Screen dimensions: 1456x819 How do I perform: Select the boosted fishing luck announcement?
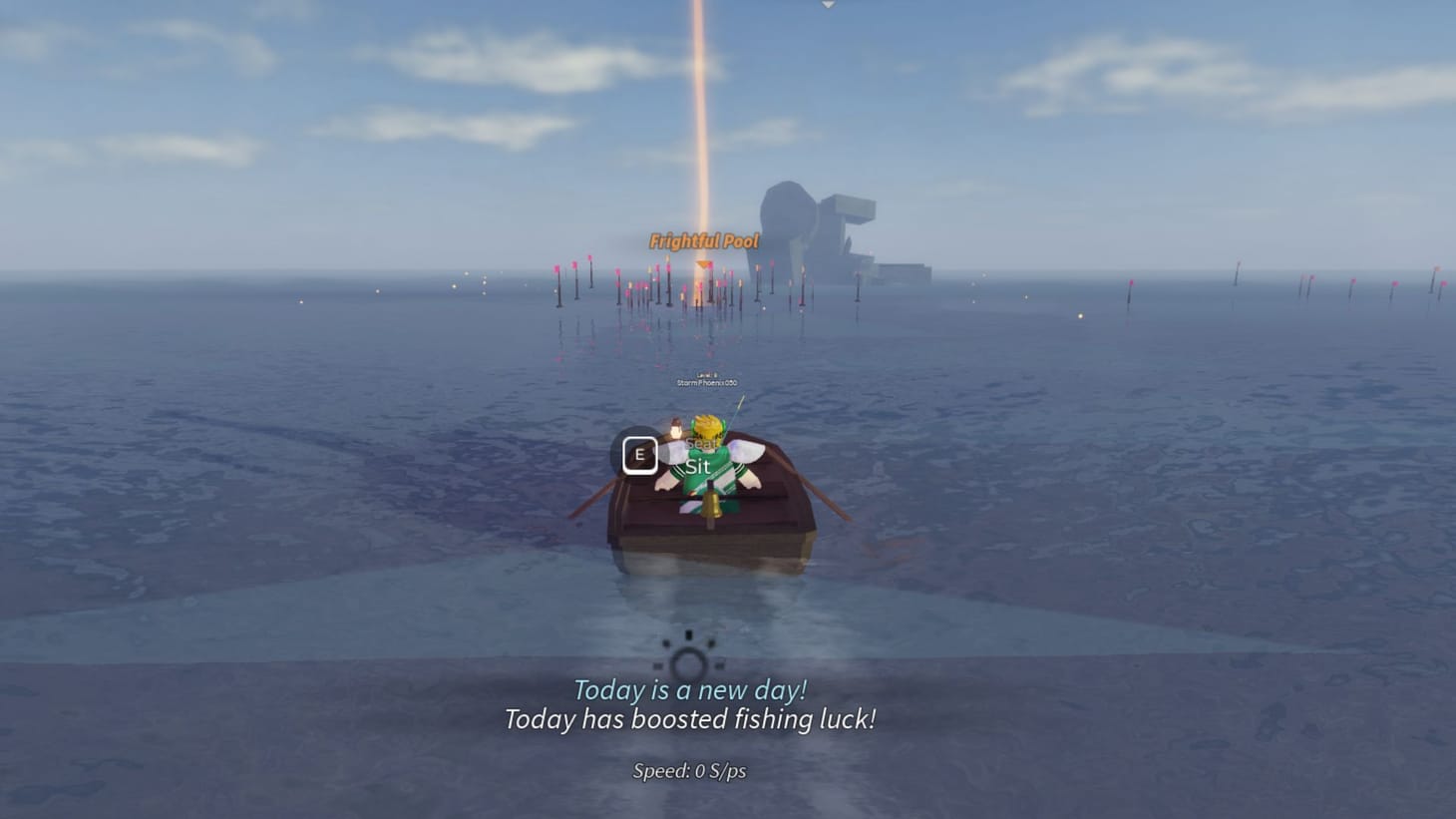coord(690,719)
